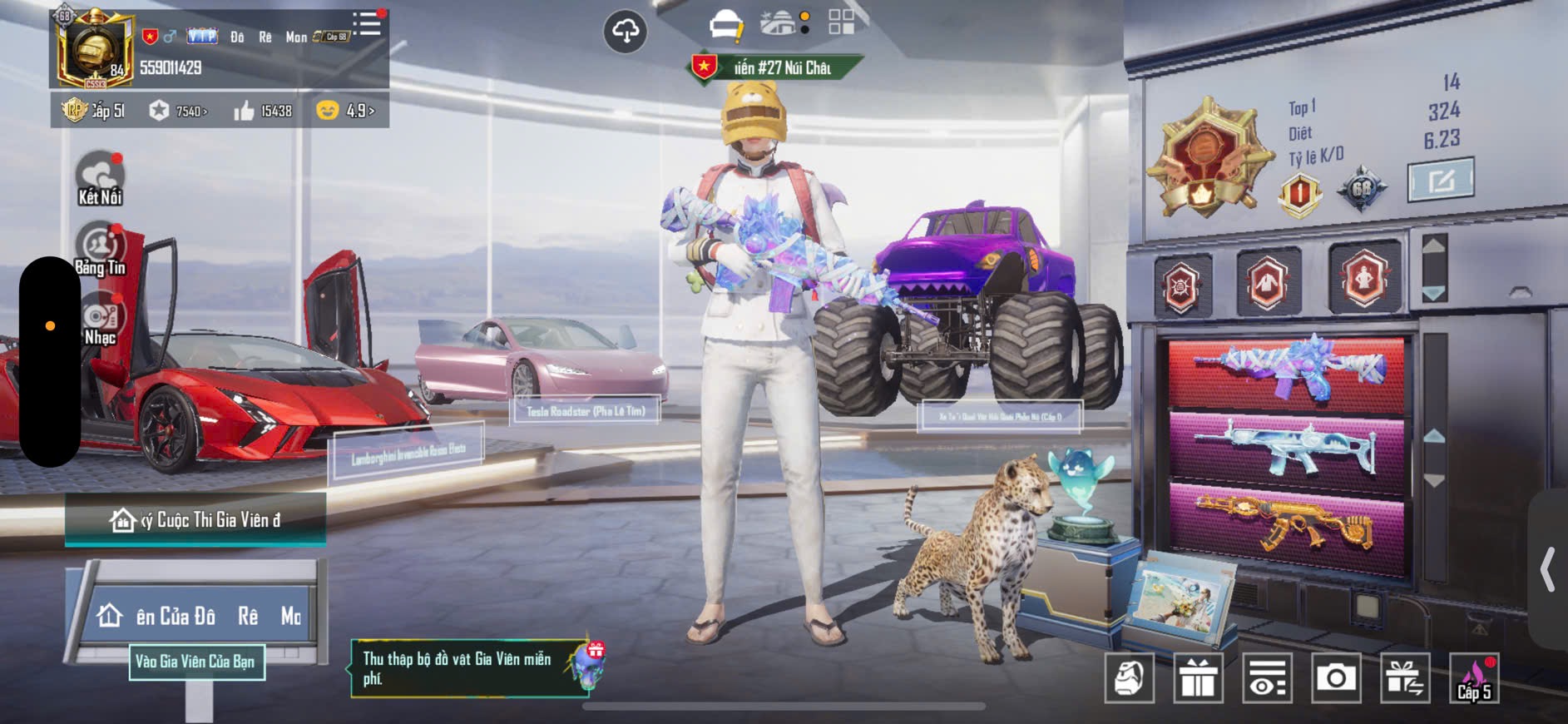Expand the side panel arrow
Image resolution: width=1568 pixels, height=724 pixels.
[x=1548, y=569]
